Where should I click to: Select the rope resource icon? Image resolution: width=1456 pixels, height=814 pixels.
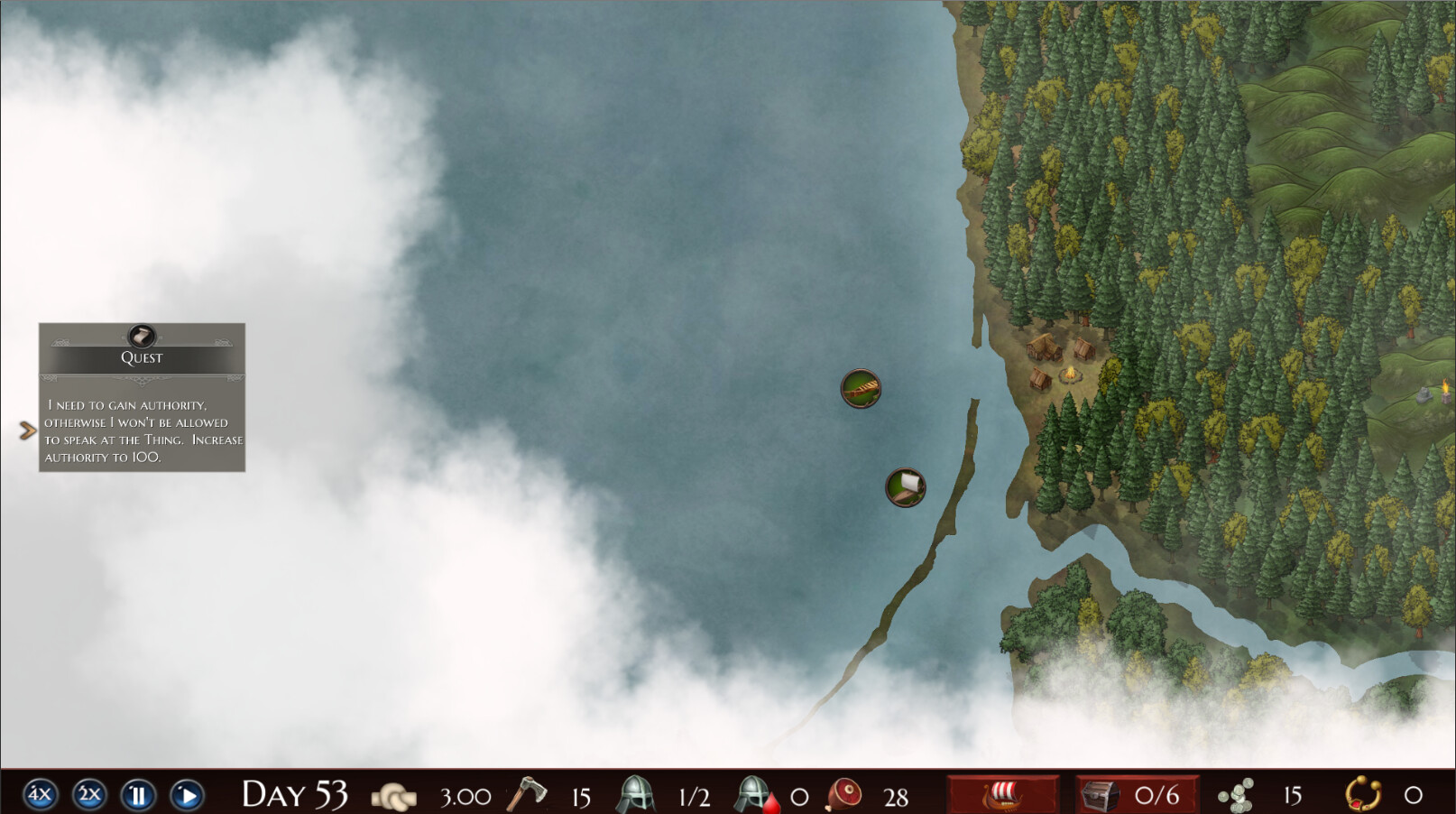coord(395,795)
